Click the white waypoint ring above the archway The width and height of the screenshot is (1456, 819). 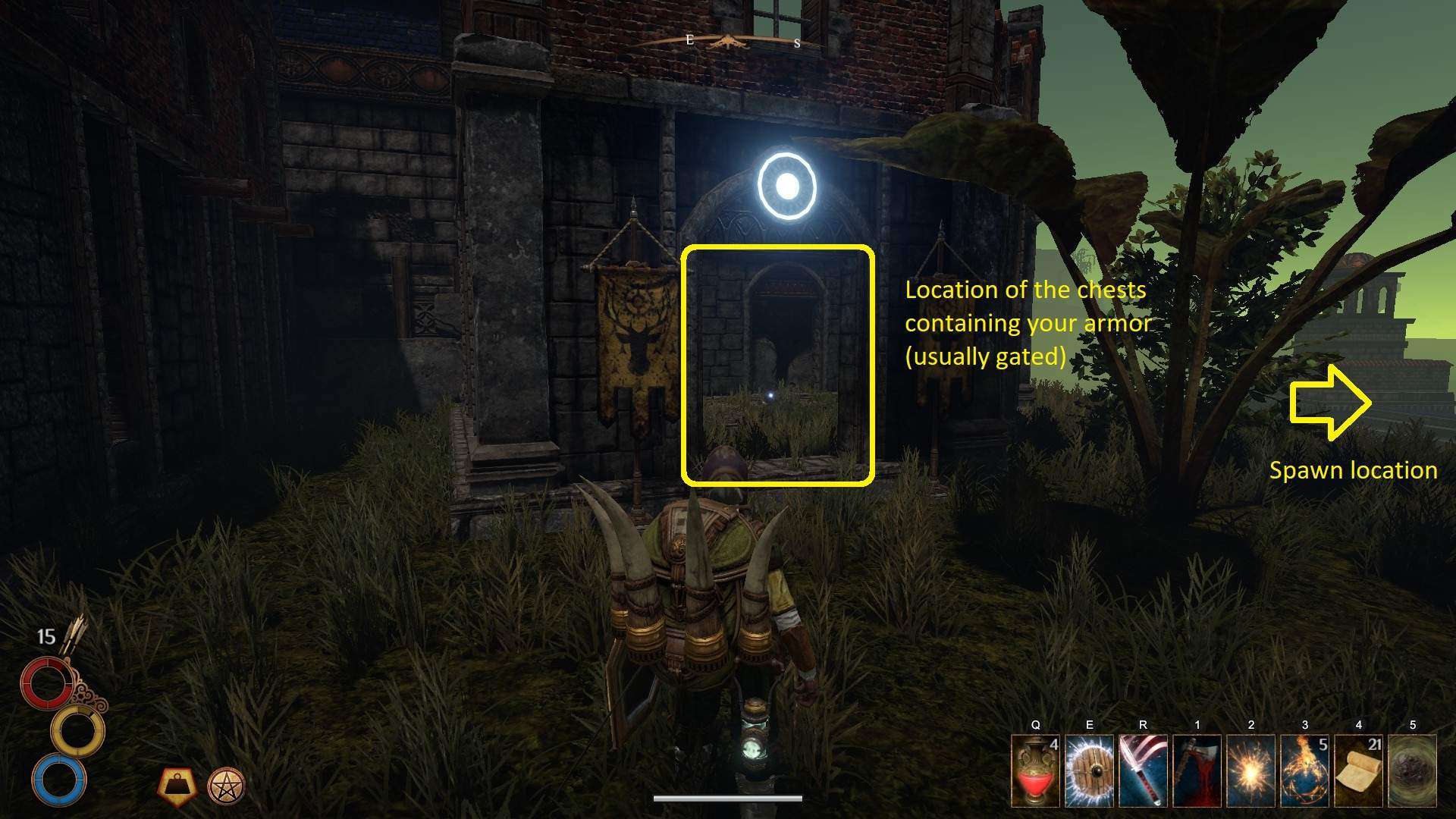click(x=786, y=186)
